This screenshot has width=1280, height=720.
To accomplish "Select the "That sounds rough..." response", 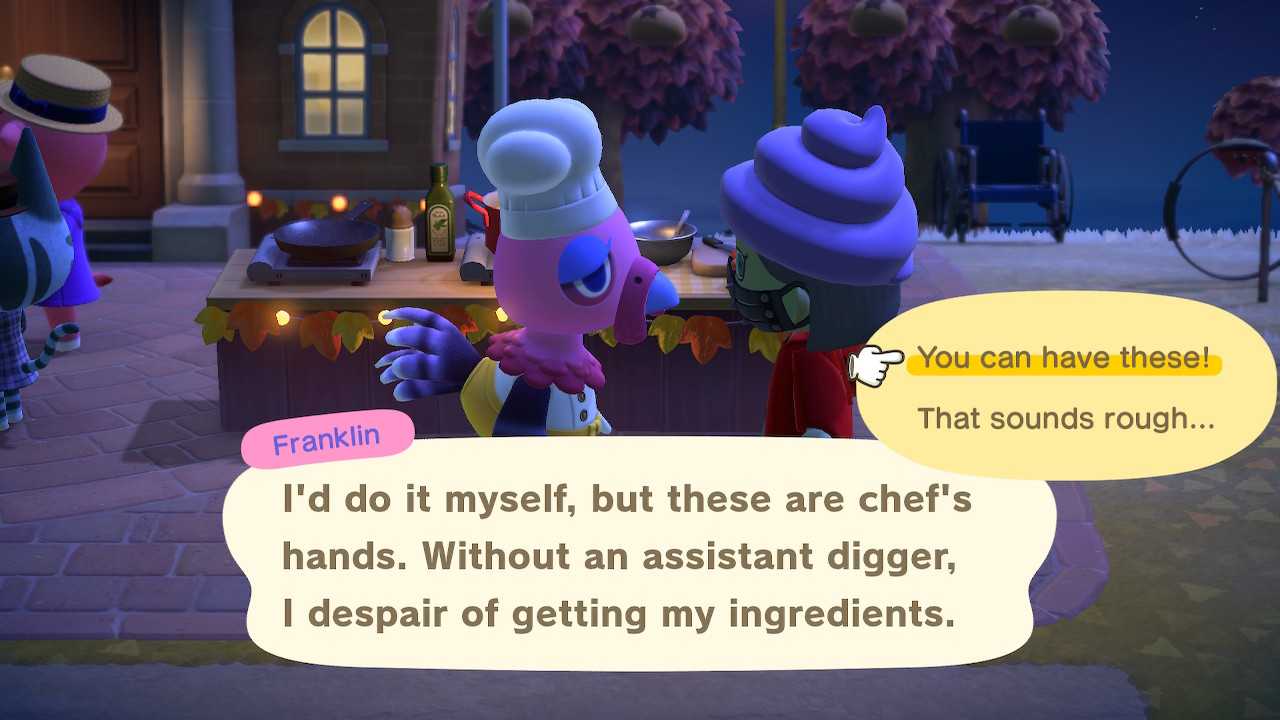I will (1065, 418).
